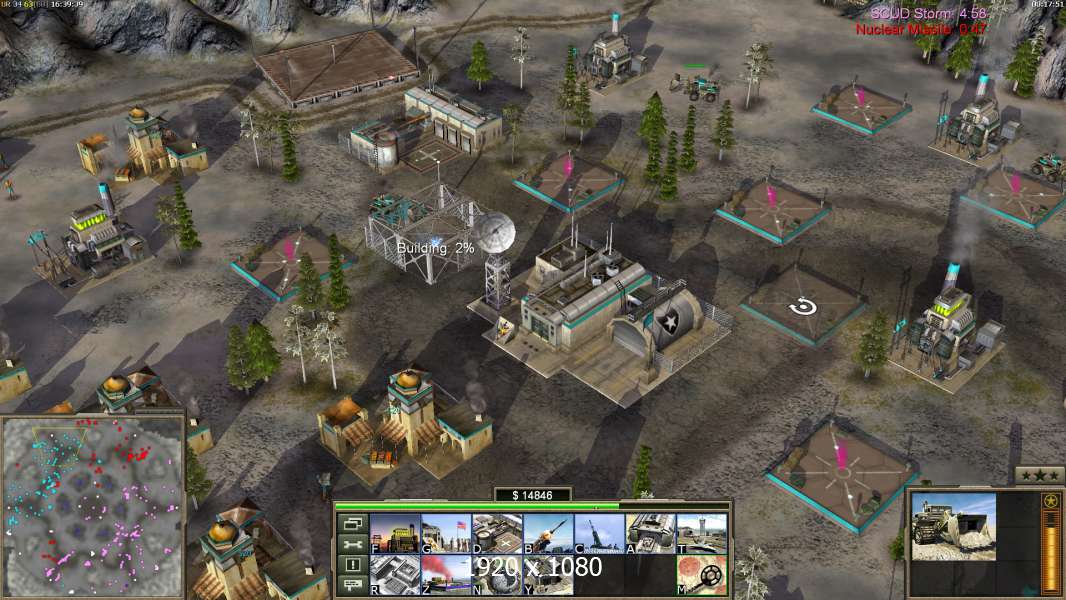Choose the Supply Center build icon
The width and height of the screenshot is (1066, 600).
(x=496, y=533)
